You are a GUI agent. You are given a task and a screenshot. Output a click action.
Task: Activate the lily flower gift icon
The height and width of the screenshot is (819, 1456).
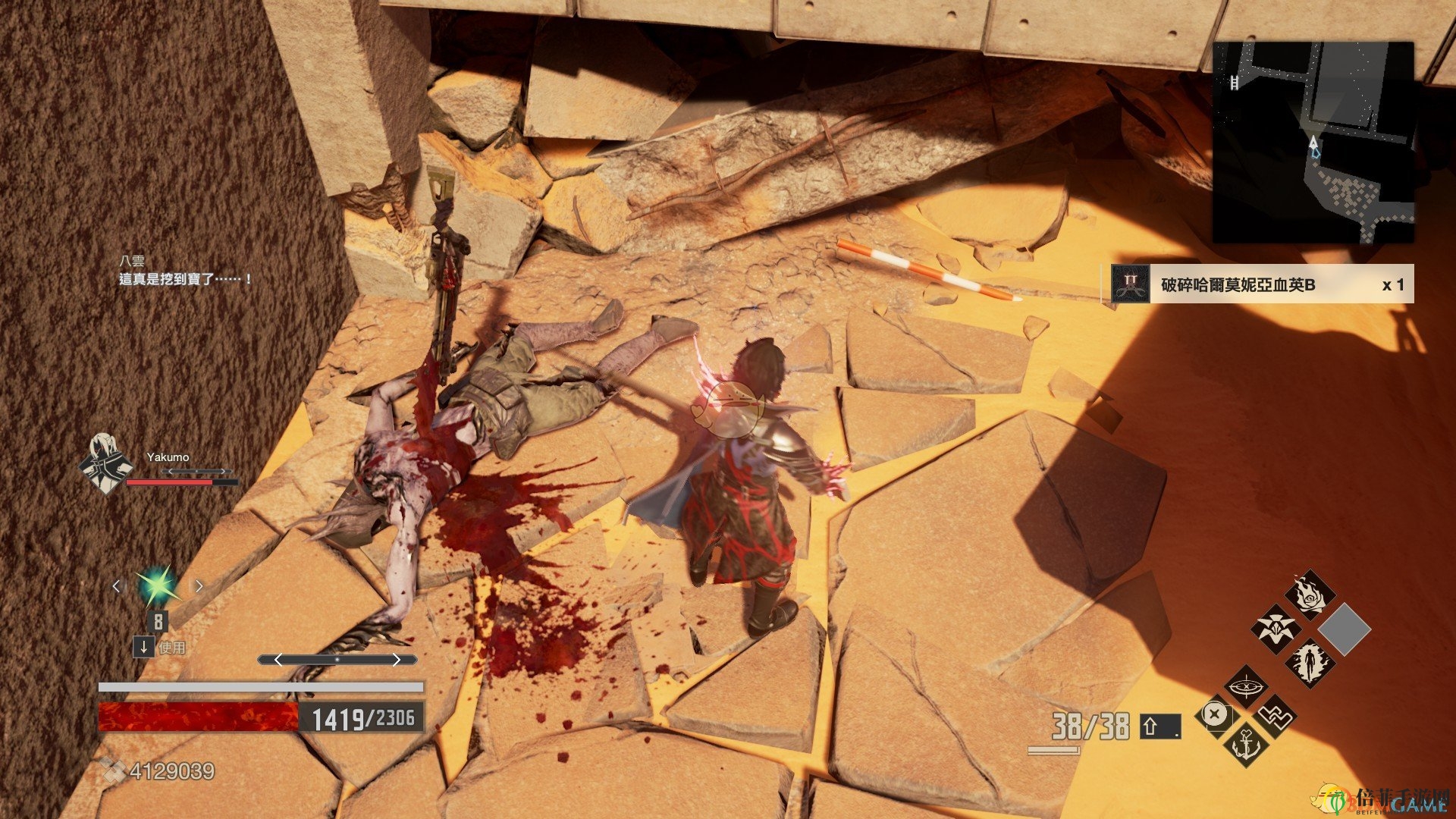point(1276,629)
